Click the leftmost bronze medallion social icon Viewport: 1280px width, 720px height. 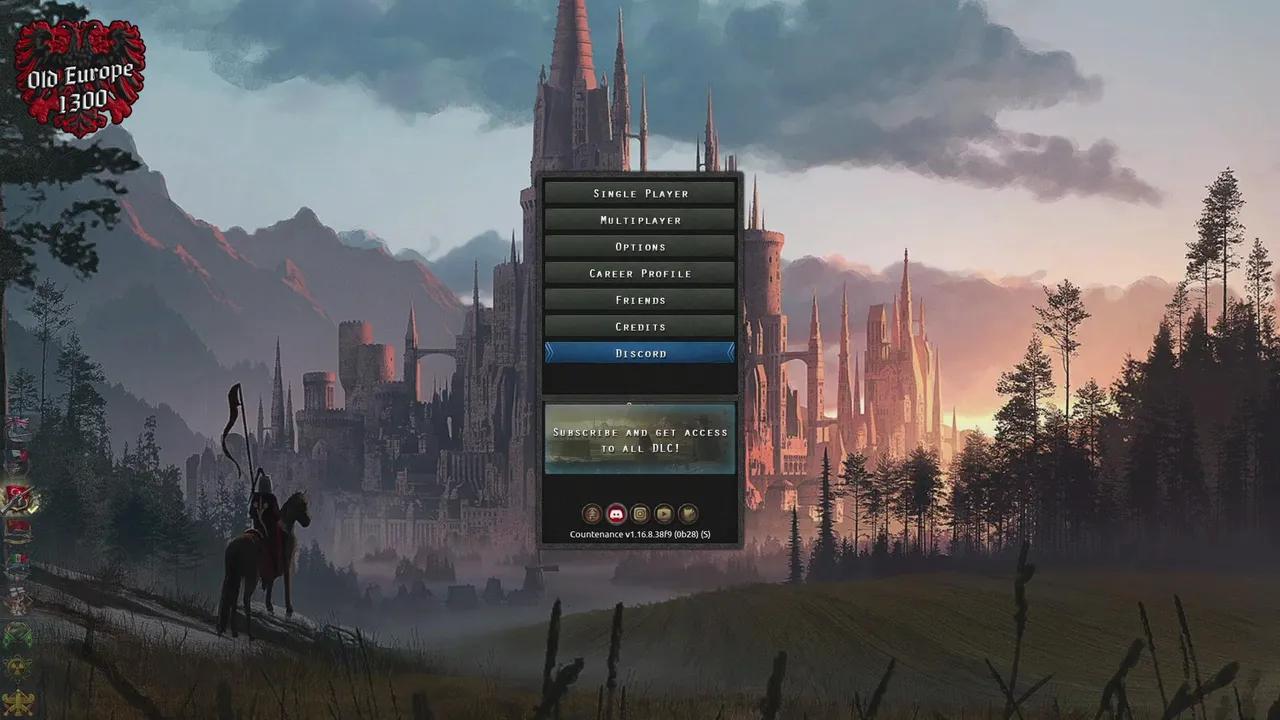pyautogui.click(x=590, y=513)
